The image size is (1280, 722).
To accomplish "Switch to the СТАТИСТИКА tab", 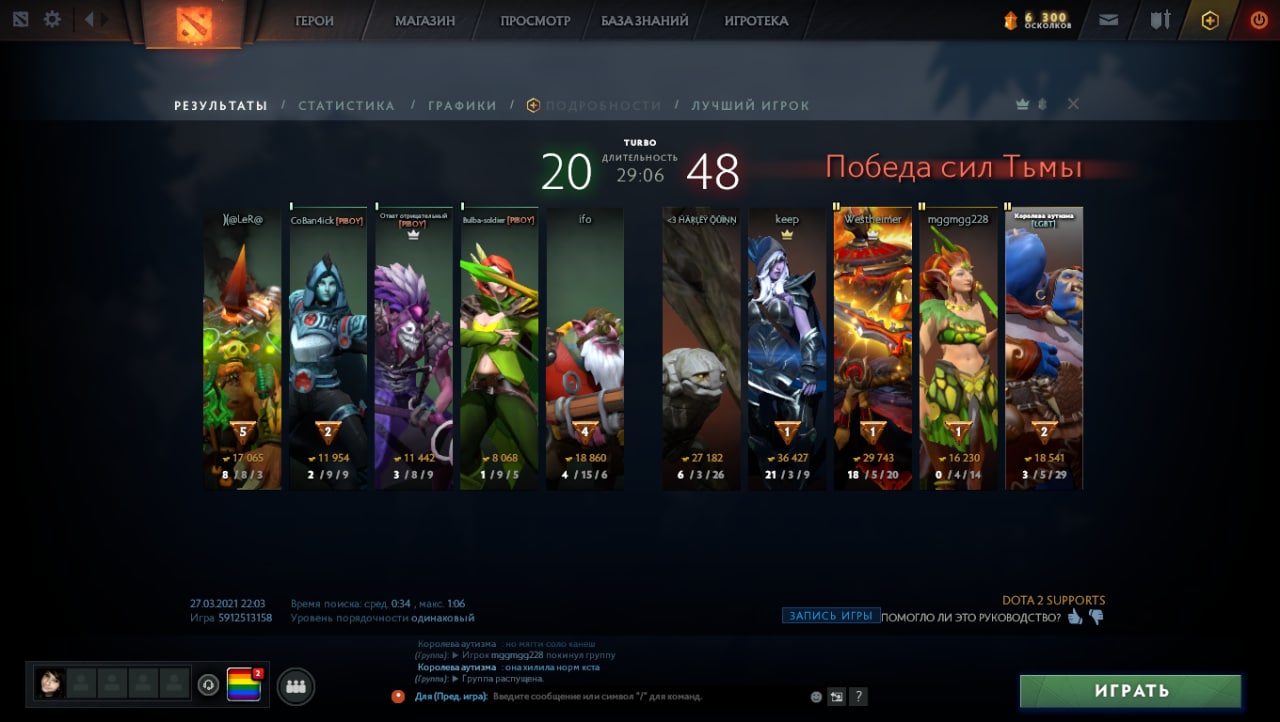I will pyautogui.click(x=346, y=105).
